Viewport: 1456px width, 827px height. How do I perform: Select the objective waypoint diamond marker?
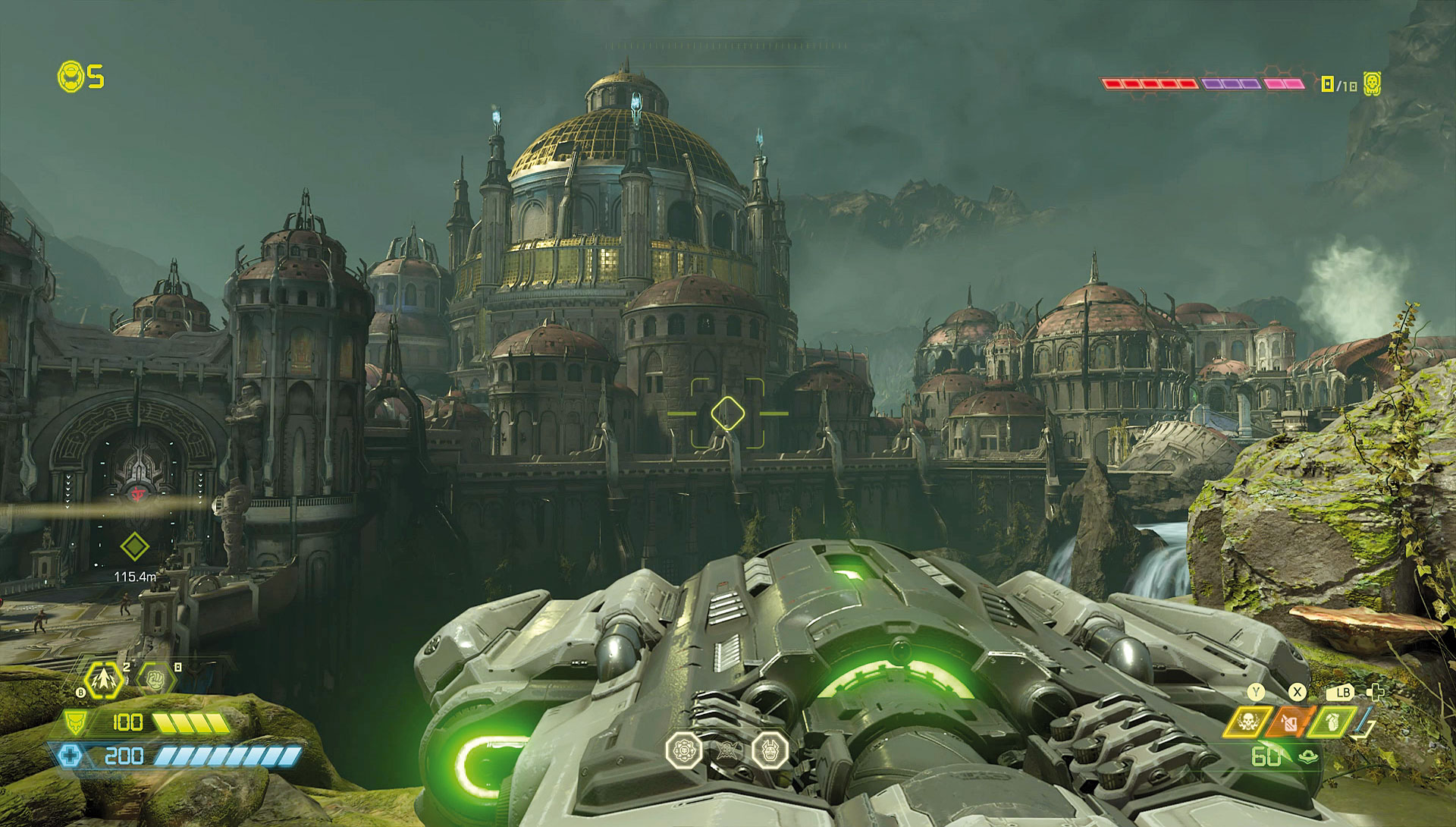tap(134, 546)
